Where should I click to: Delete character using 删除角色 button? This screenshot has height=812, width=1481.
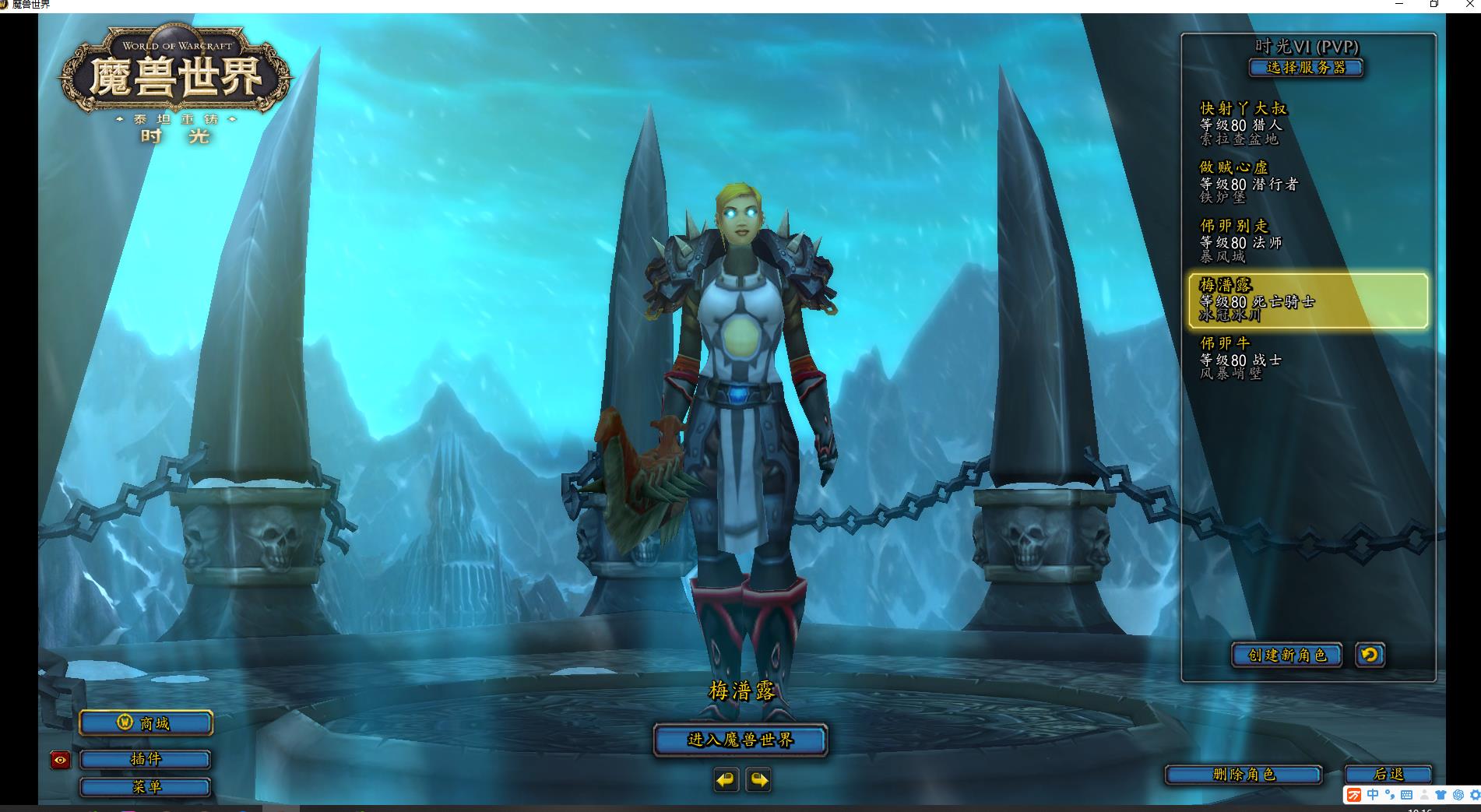tap(1244, 775)
